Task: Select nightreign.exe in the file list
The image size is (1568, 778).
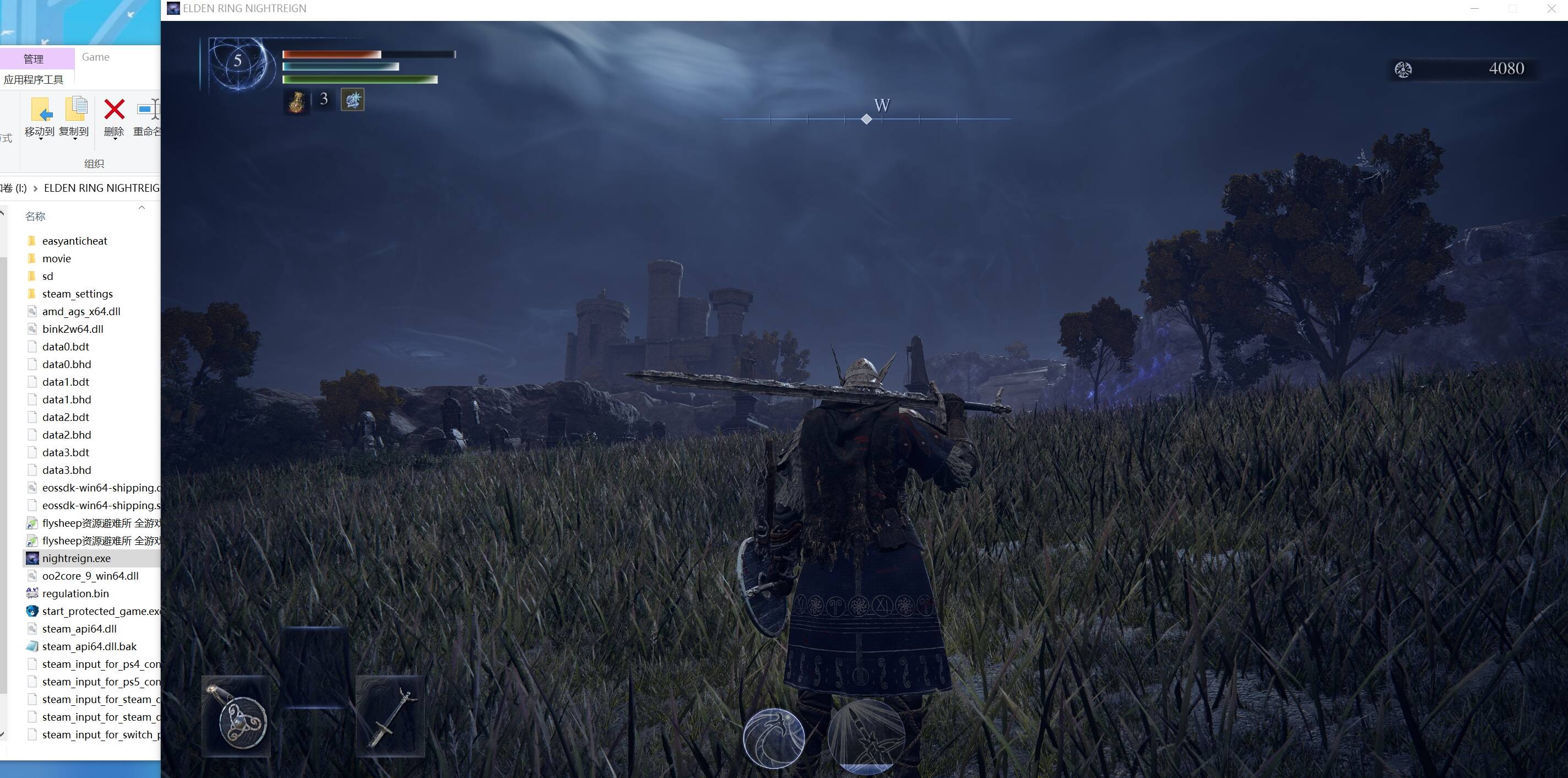Action: (76, 558)
